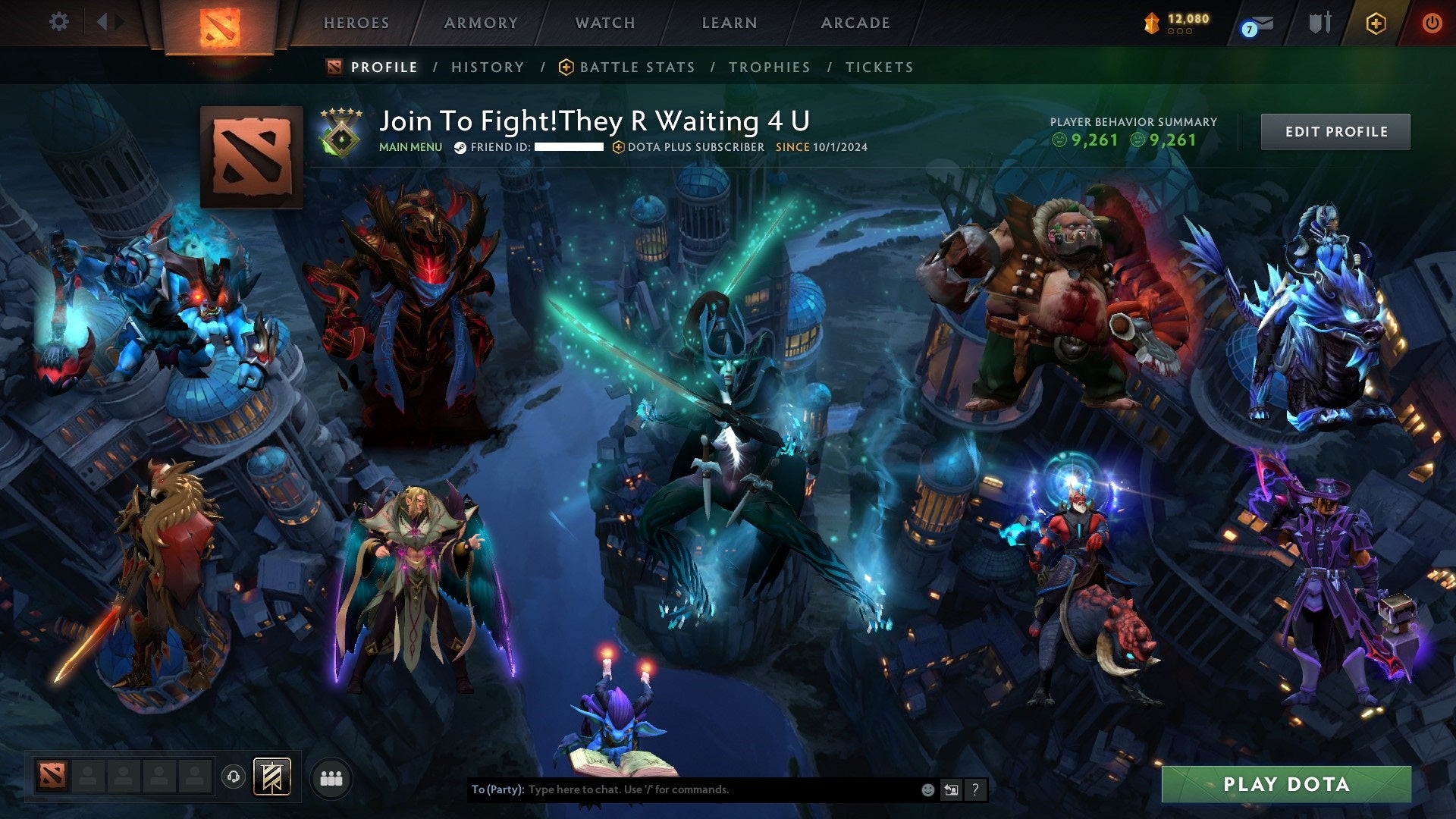Click the question mark chat help icon
The height and width of the screenshot is (819, 1456).
[x=975, y=789]
